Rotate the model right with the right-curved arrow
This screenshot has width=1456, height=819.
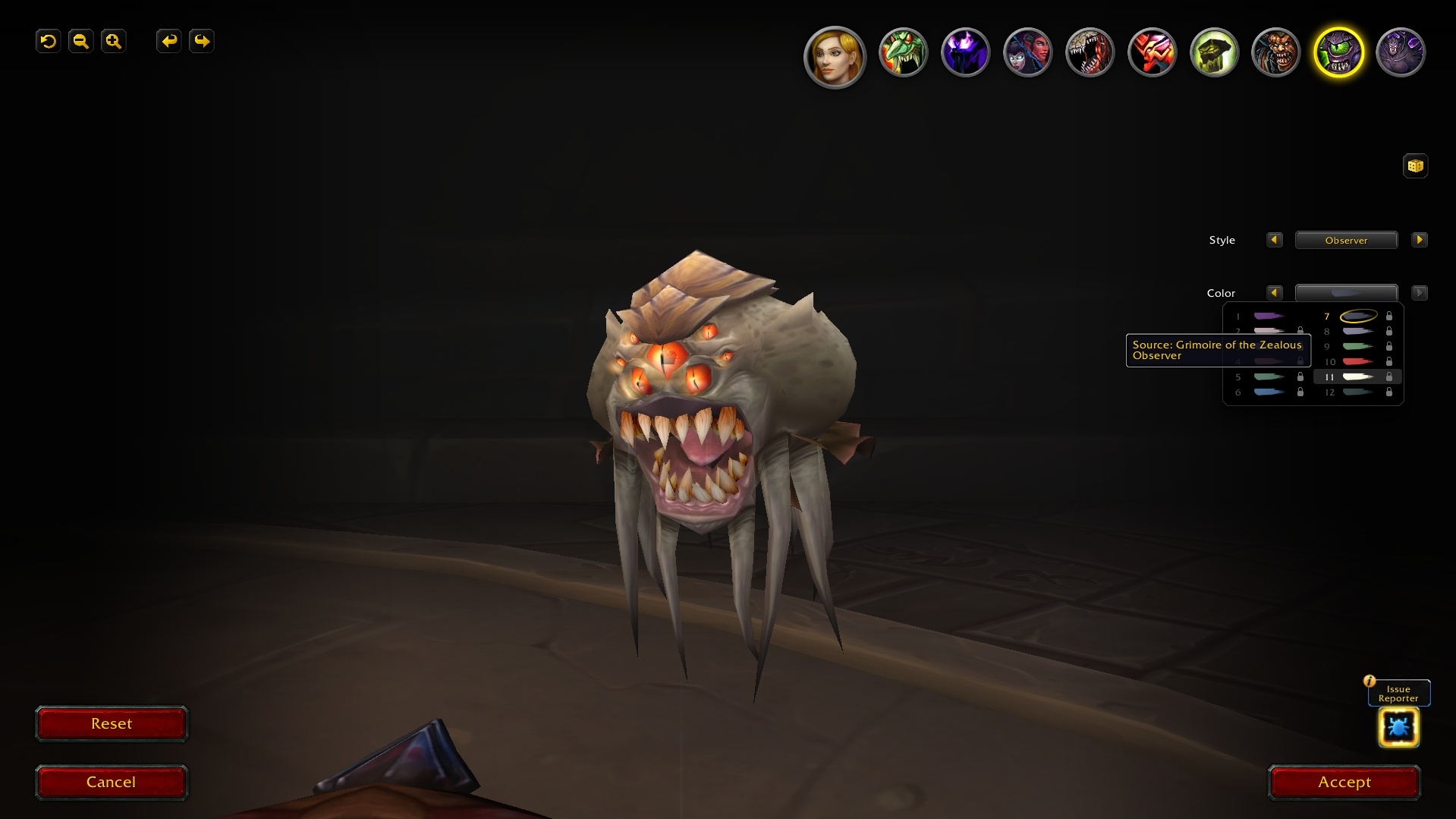tap(202, 41)
